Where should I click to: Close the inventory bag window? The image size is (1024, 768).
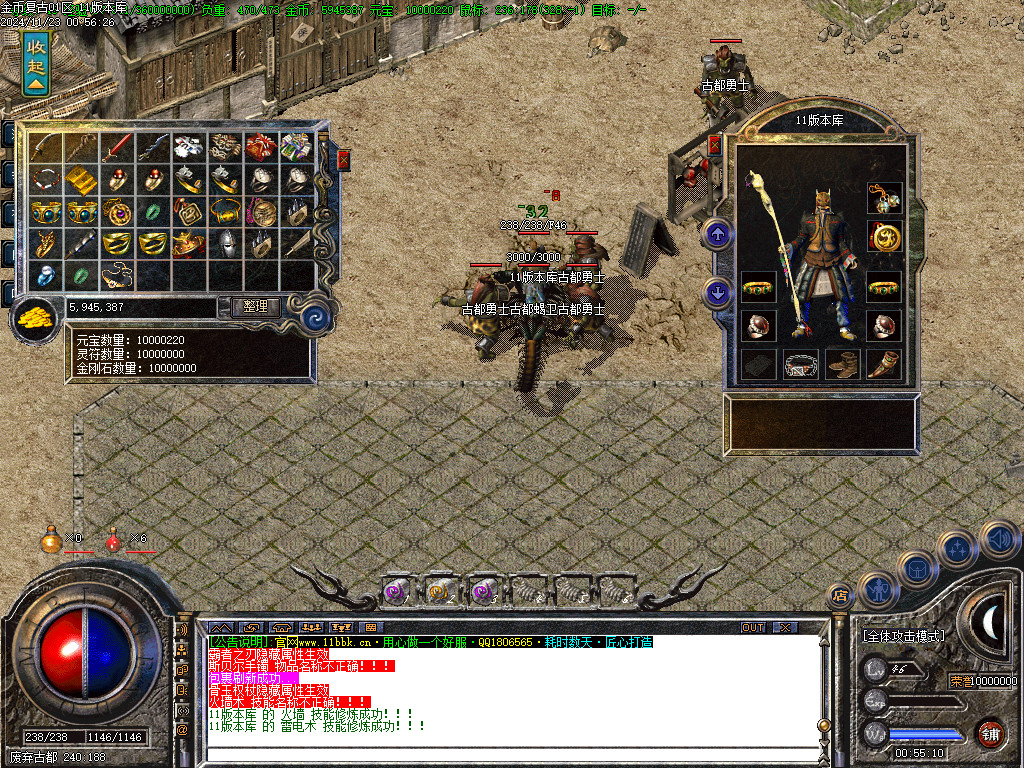coord(344,159)
